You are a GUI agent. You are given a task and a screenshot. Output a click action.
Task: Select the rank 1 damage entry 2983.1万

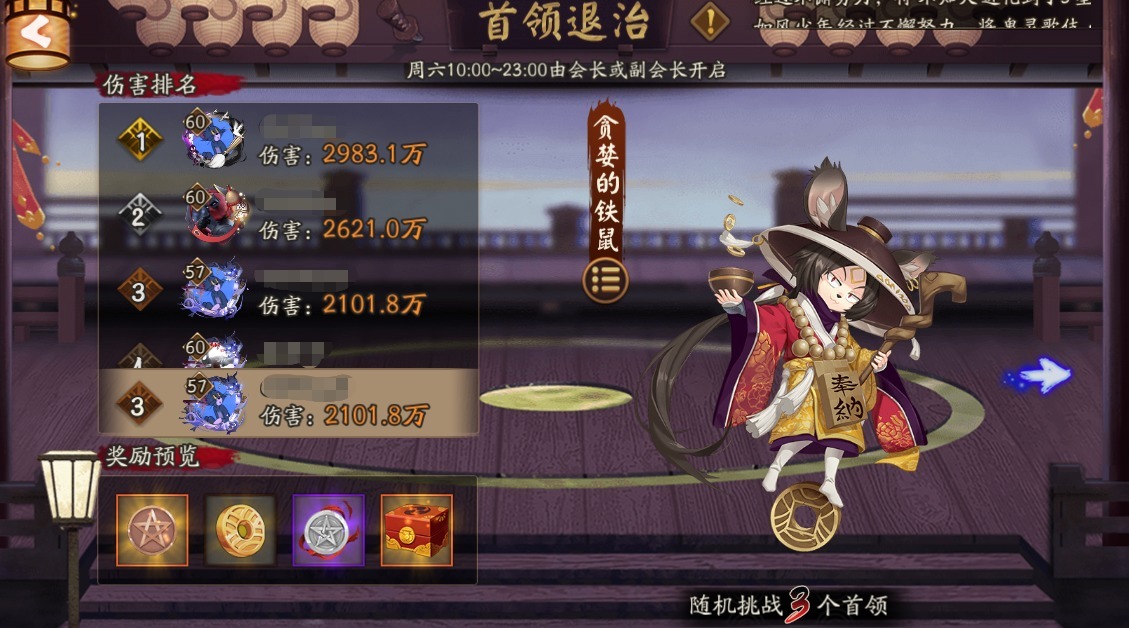point(288,141)
